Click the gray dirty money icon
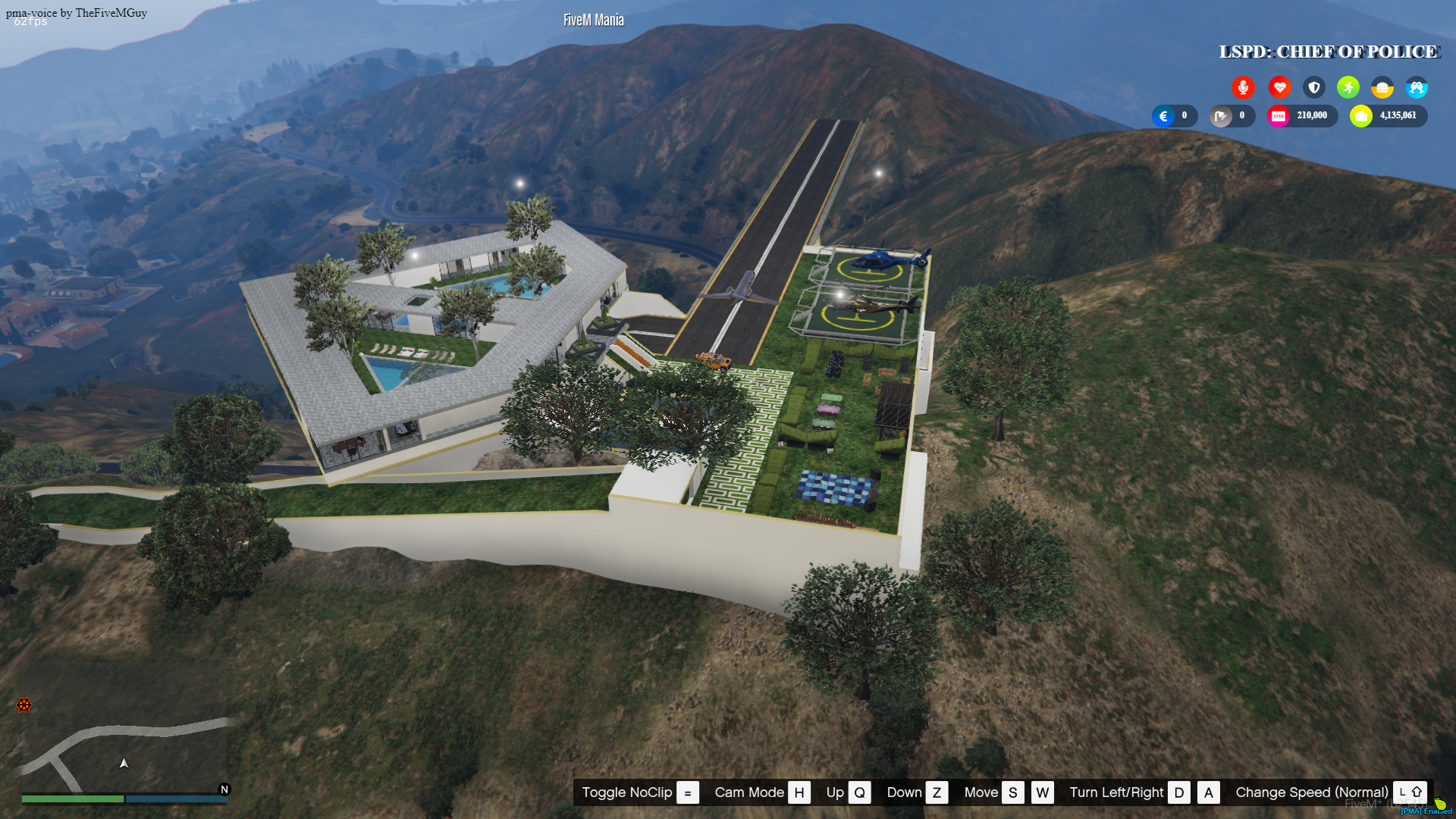1456x819 pixels. (1221, 115)
